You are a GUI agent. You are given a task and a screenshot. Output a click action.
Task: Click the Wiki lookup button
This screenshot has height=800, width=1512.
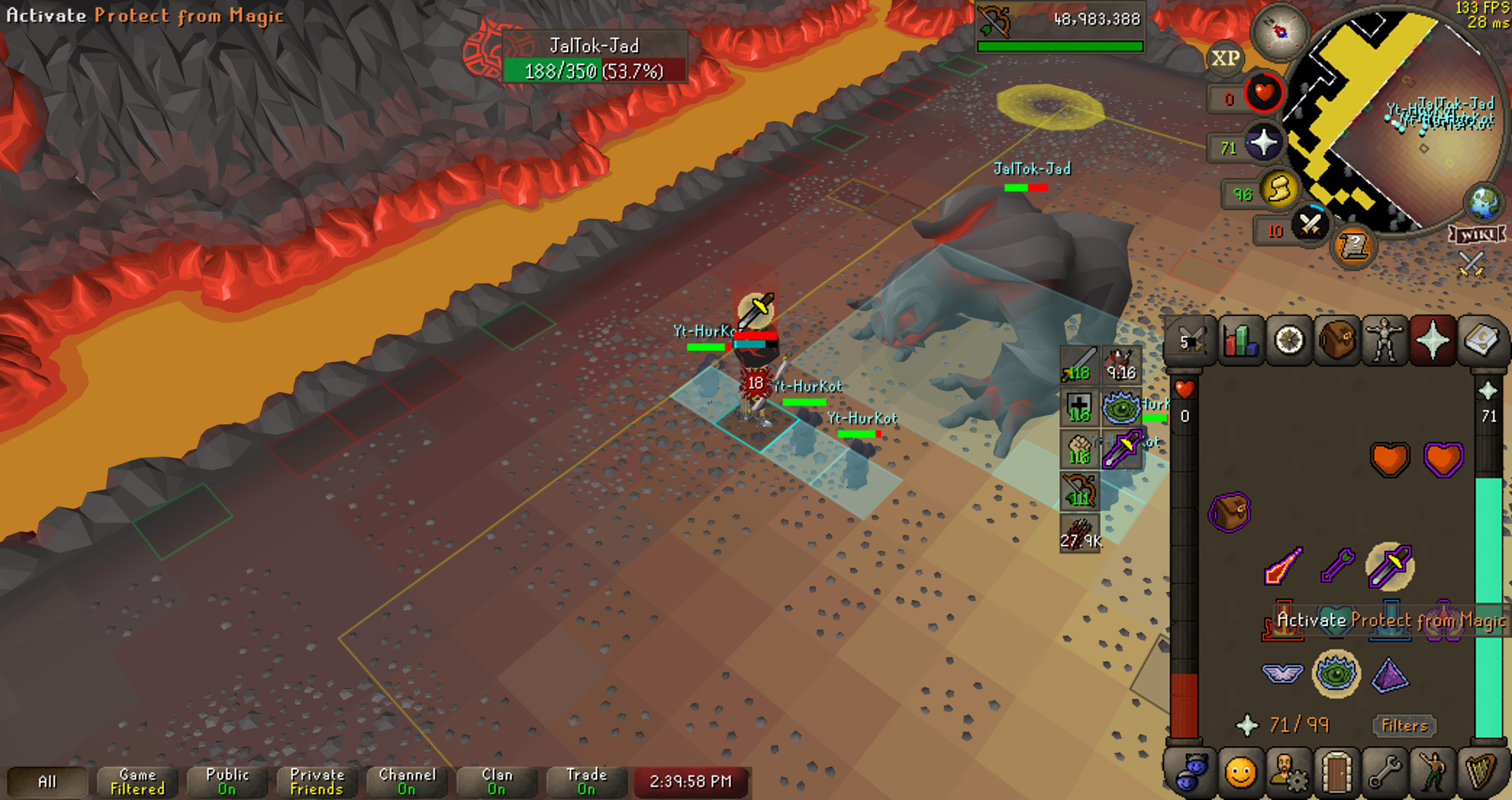pyautogui.click(x=1477, y=235)
